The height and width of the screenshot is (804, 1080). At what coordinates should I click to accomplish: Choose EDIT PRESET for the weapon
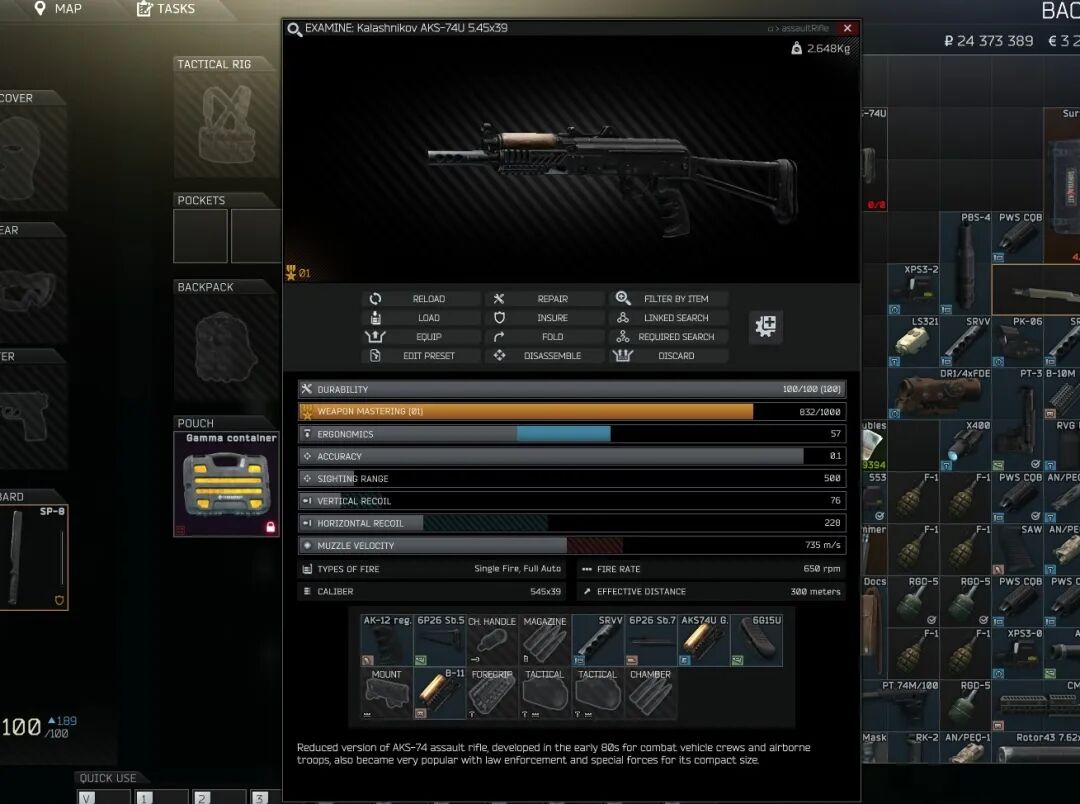coord(419,356)
